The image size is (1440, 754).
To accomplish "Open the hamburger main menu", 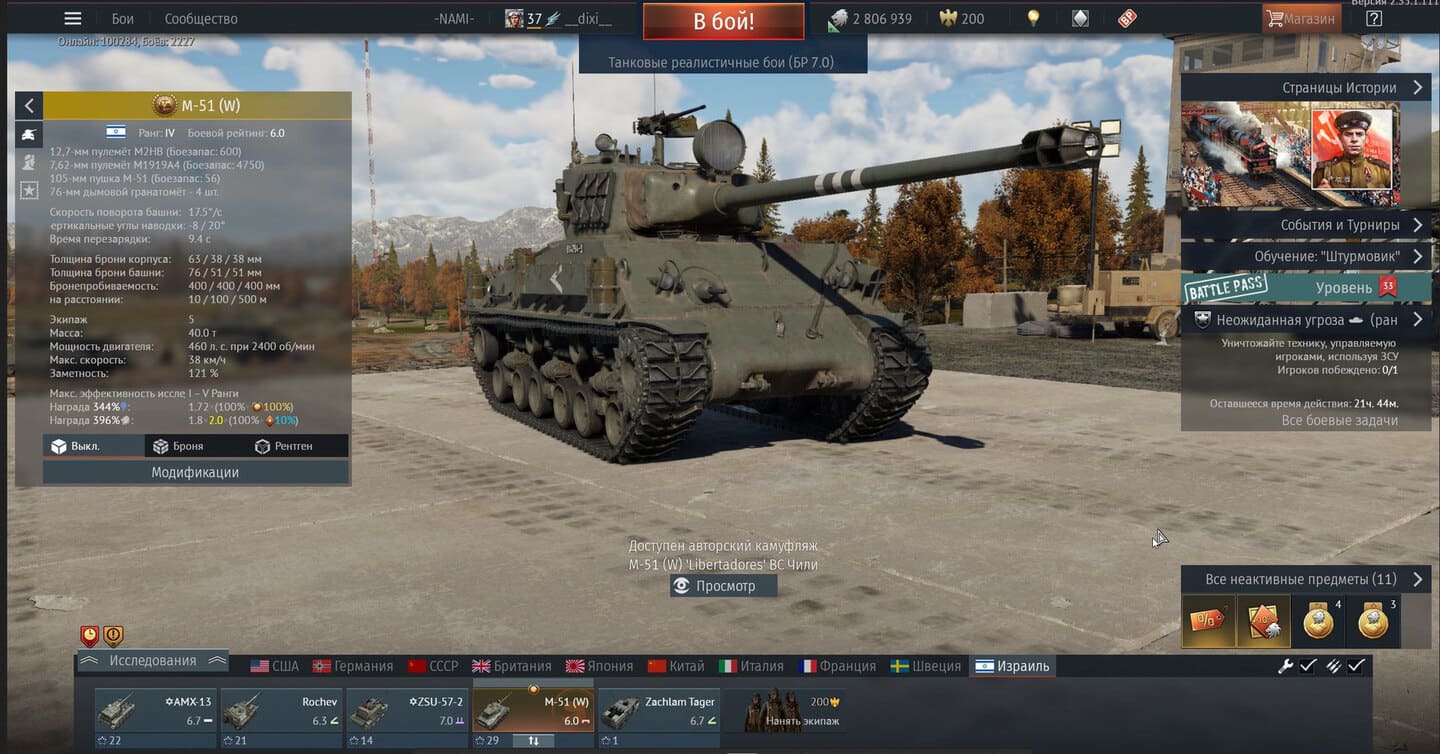I will point(73,19).
